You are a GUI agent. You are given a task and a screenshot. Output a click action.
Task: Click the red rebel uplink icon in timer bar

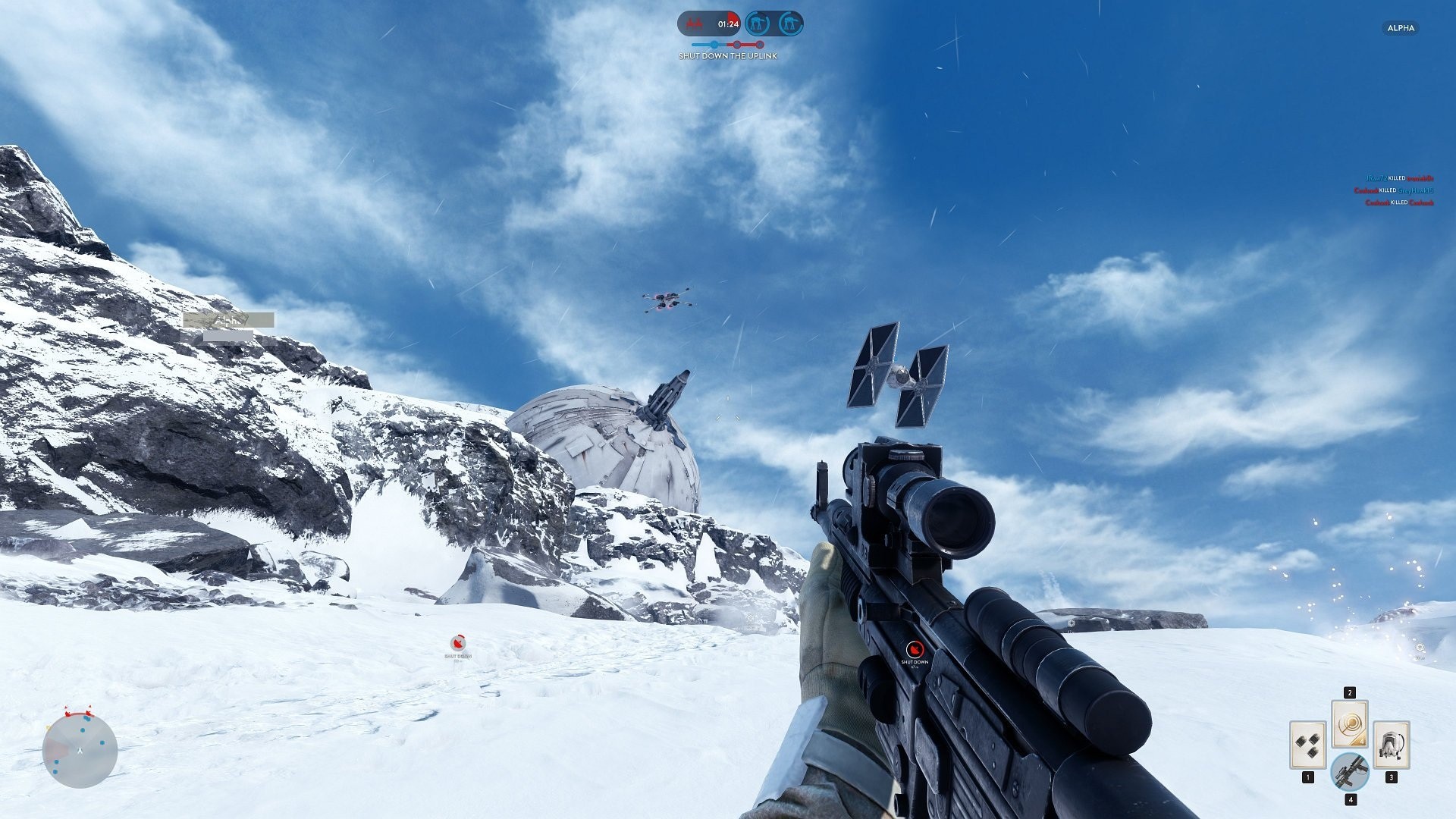click(695, 24)
